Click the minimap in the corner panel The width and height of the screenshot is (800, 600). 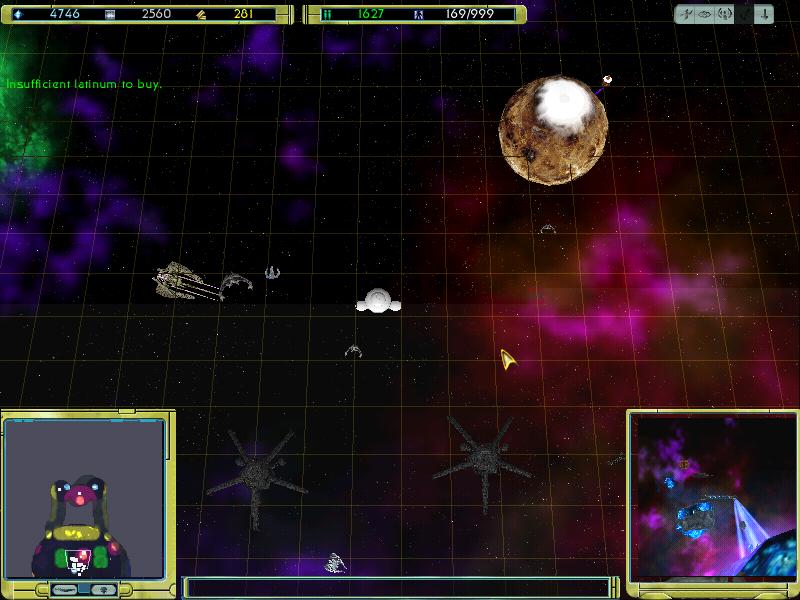click(710, 497)
